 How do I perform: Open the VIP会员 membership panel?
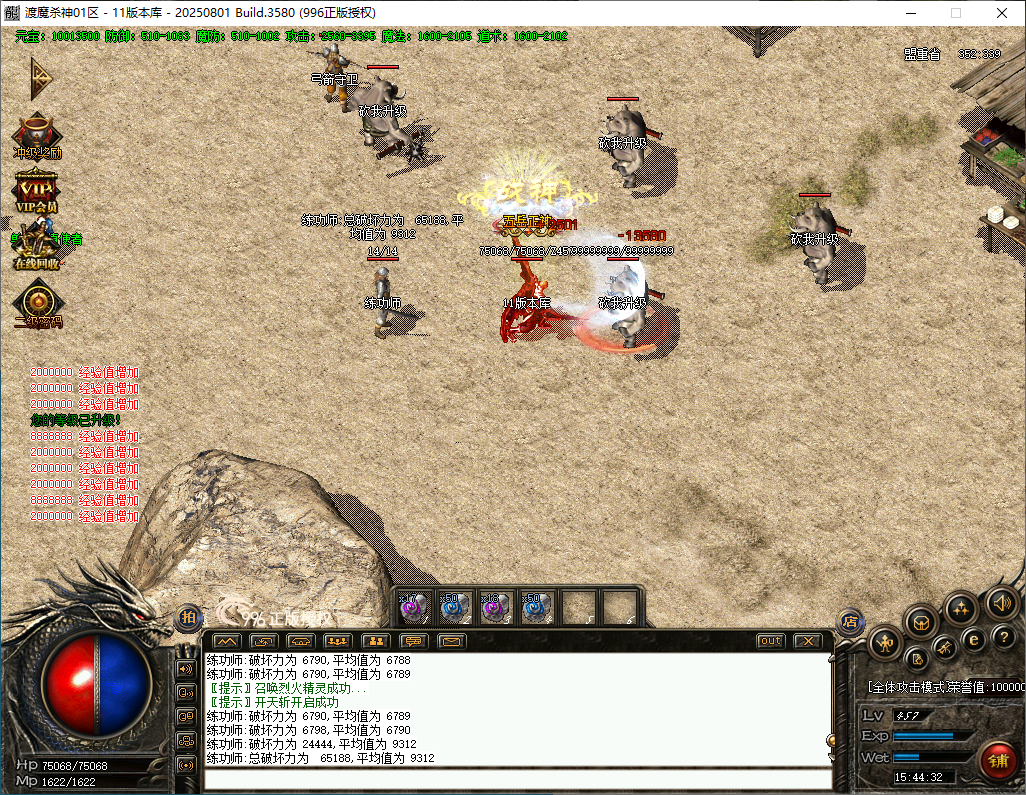coord(37,189)
